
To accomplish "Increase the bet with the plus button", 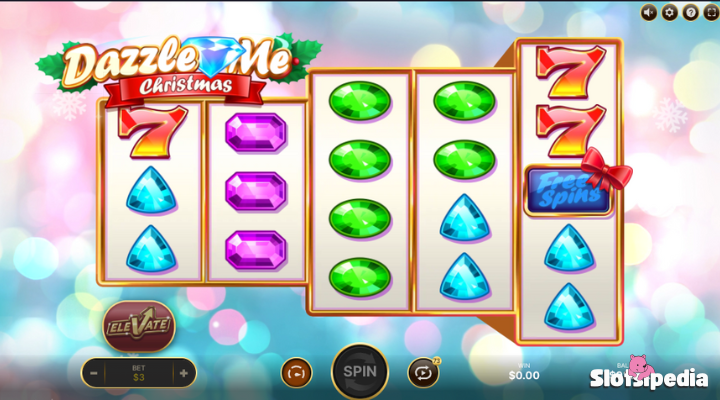I will click(183, 373).
